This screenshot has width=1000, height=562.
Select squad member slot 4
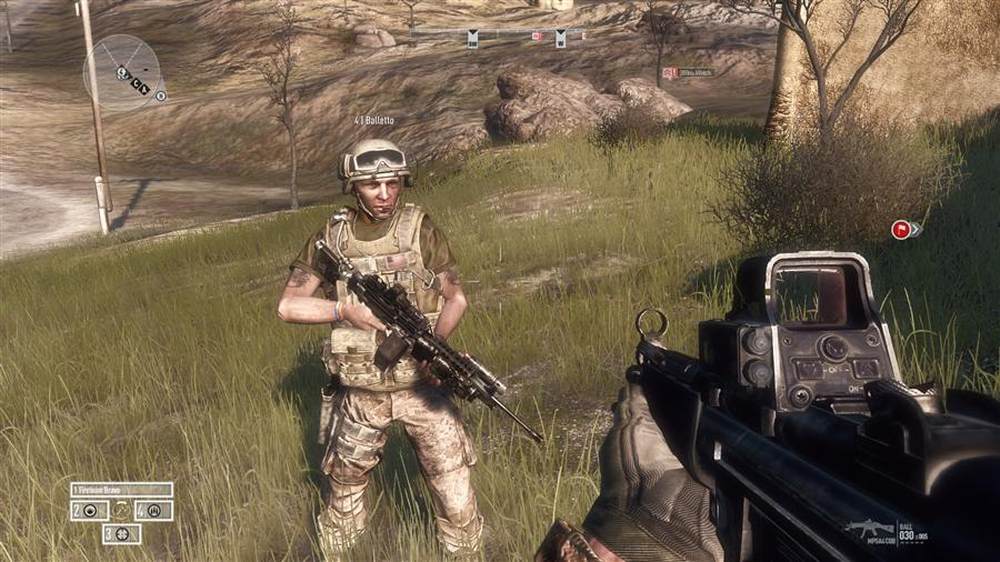pos(154,511)
